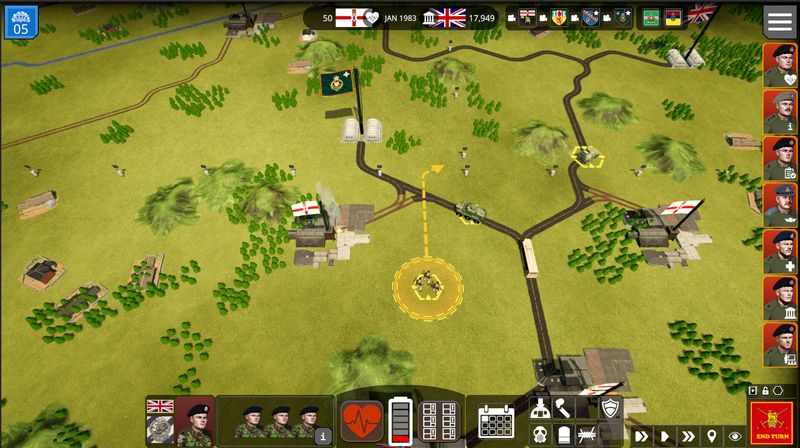Activate the shield defence icon
The image size is (800, 448).
tap(609, 407)
